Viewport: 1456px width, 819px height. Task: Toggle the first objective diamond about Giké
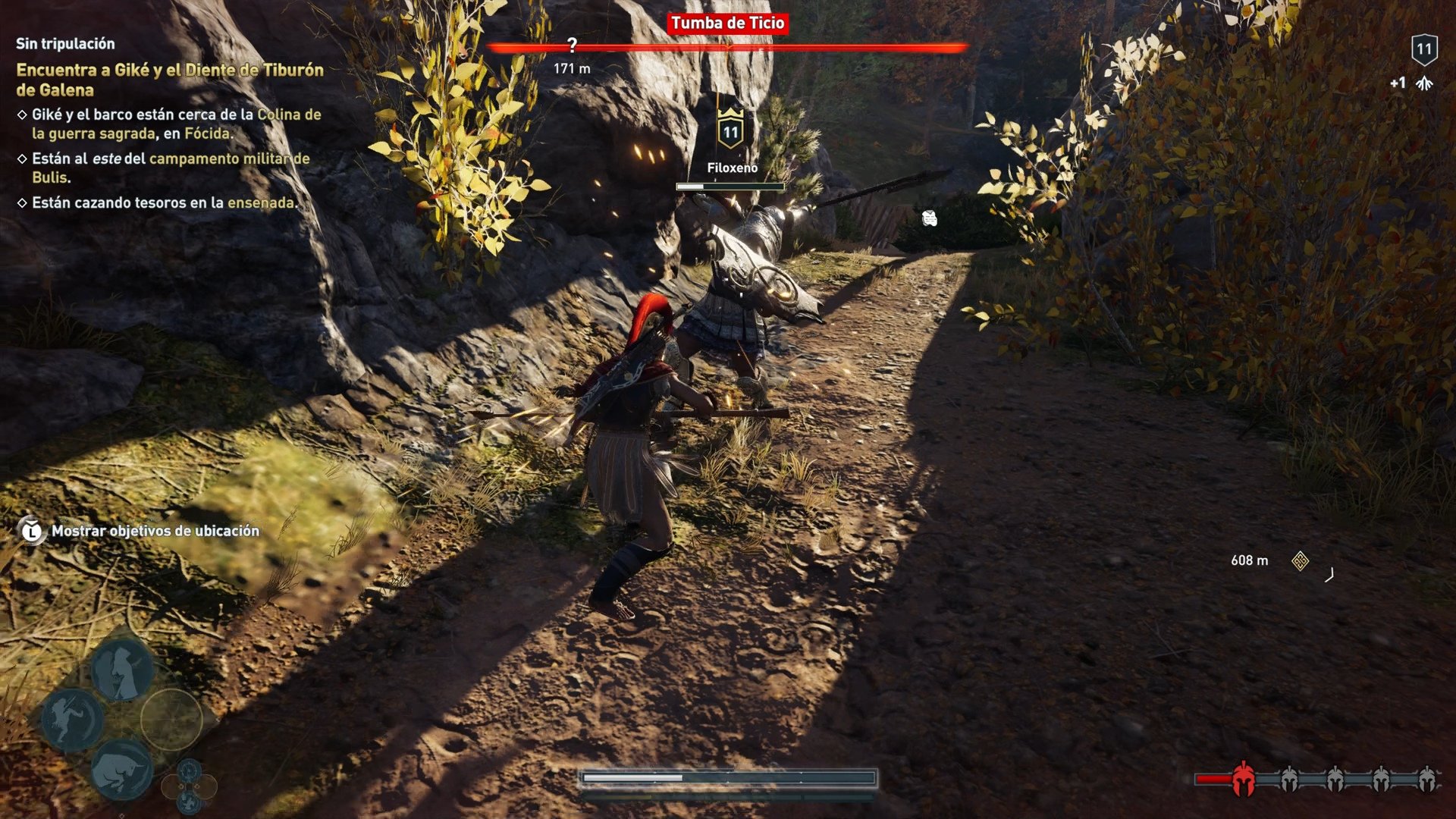22,114
